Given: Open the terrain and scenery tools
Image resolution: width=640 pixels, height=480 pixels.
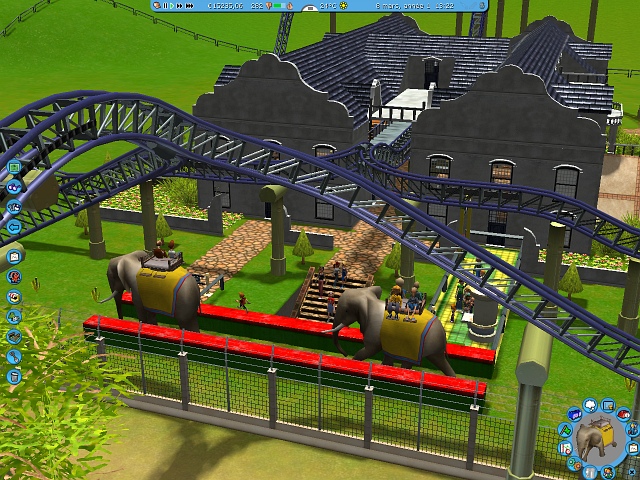Looking at the screenshot, I should tap(15, 315).
